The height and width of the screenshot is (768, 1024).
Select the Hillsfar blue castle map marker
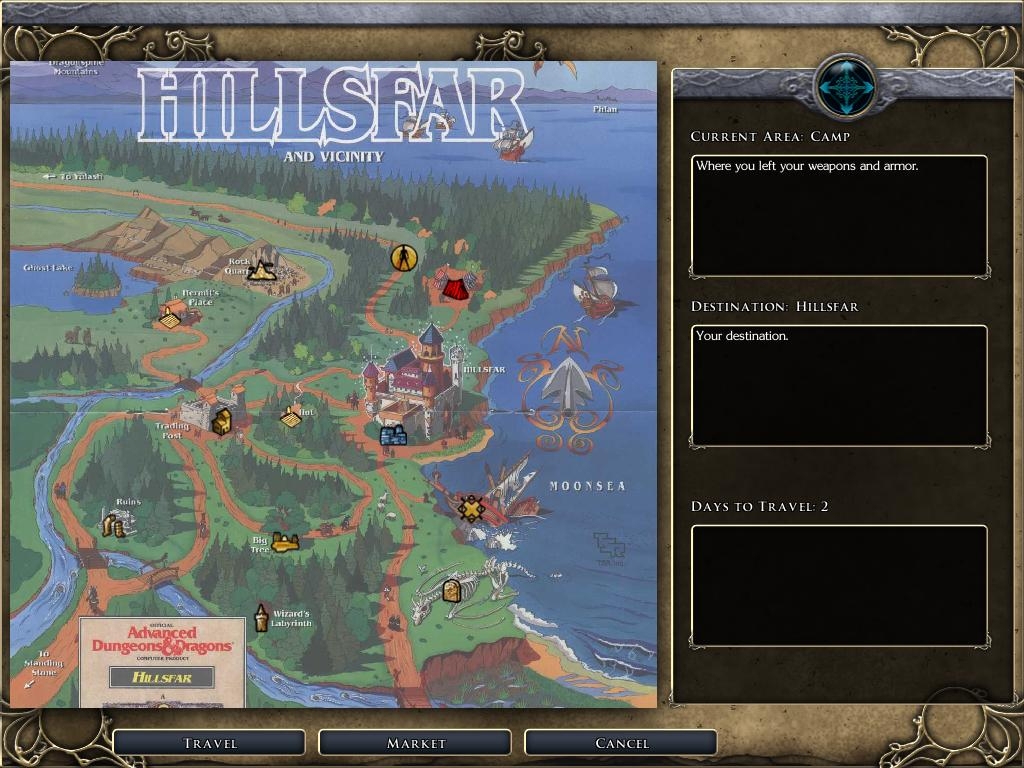tap(393, 435)
